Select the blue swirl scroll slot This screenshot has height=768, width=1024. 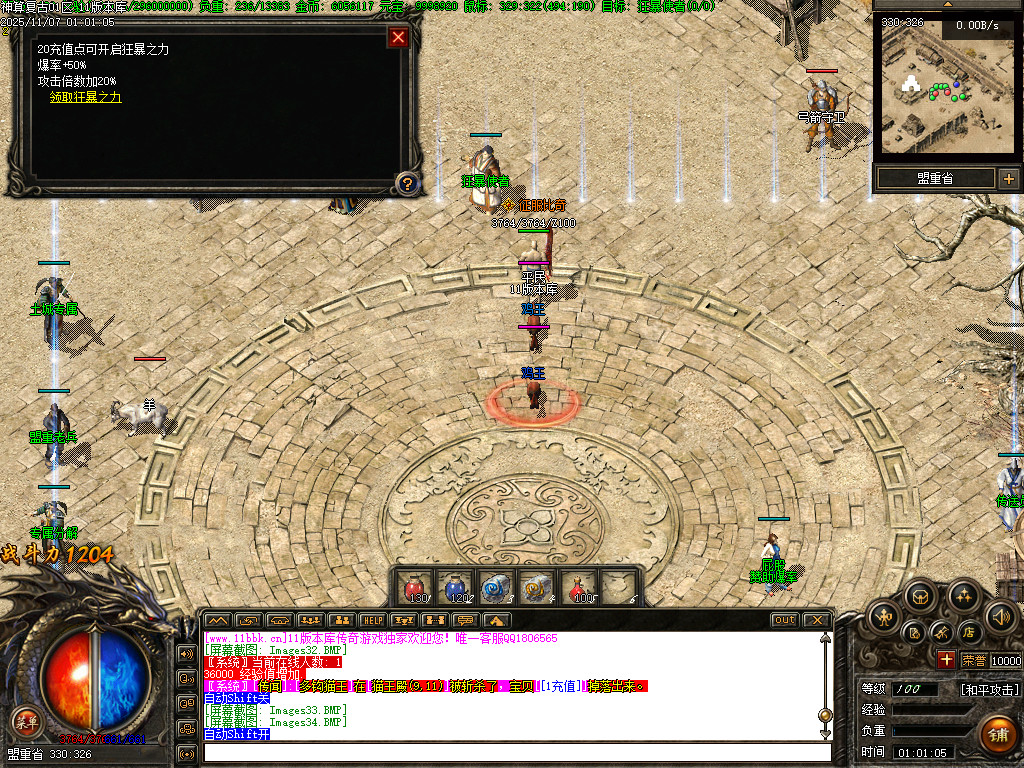click(496, 587)
